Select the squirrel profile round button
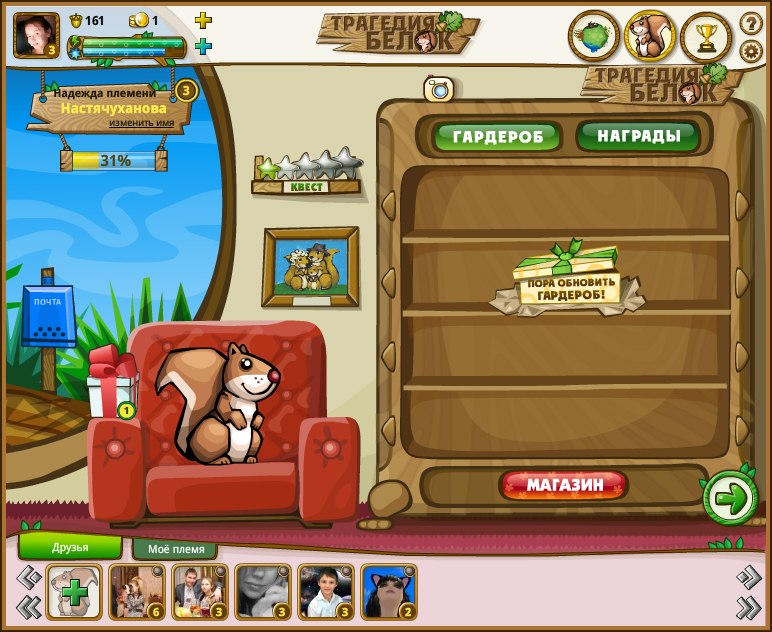772x632 pixels. [650, 38]
